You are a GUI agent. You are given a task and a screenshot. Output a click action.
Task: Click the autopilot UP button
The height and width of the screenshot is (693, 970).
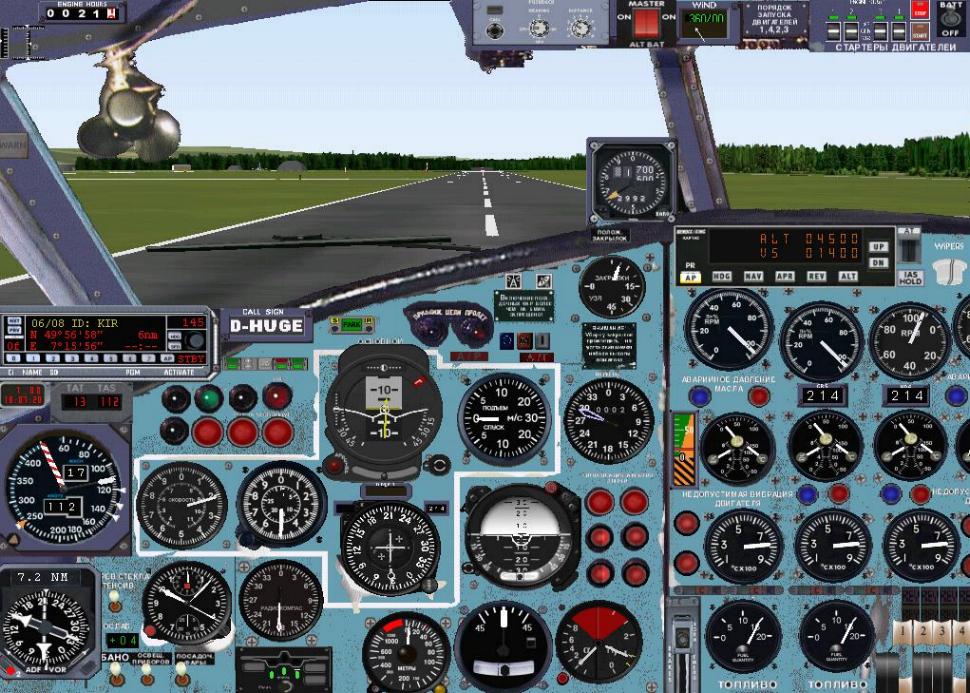(x=878, y=246)
